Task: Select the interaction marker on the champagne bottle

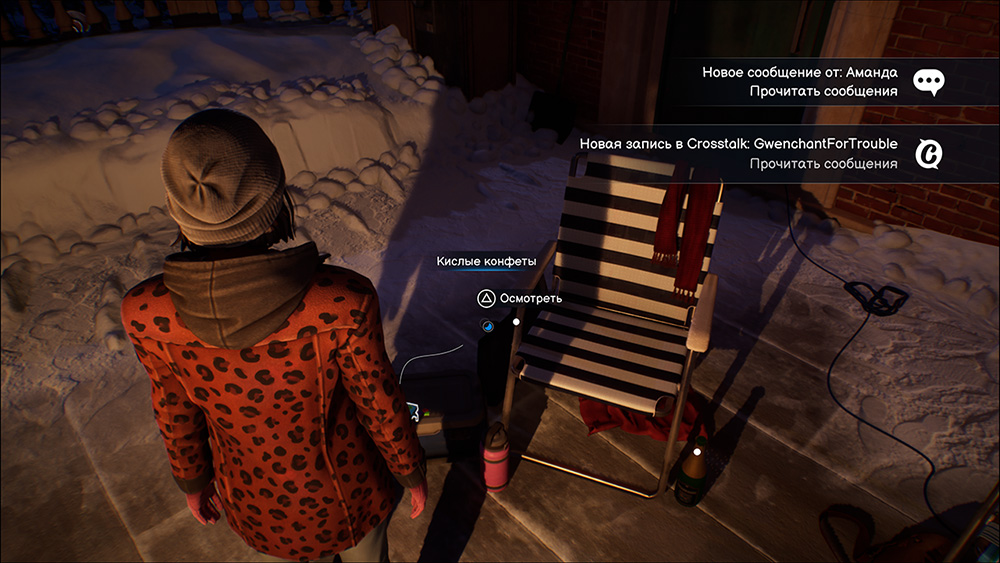Action: [697, 452]
